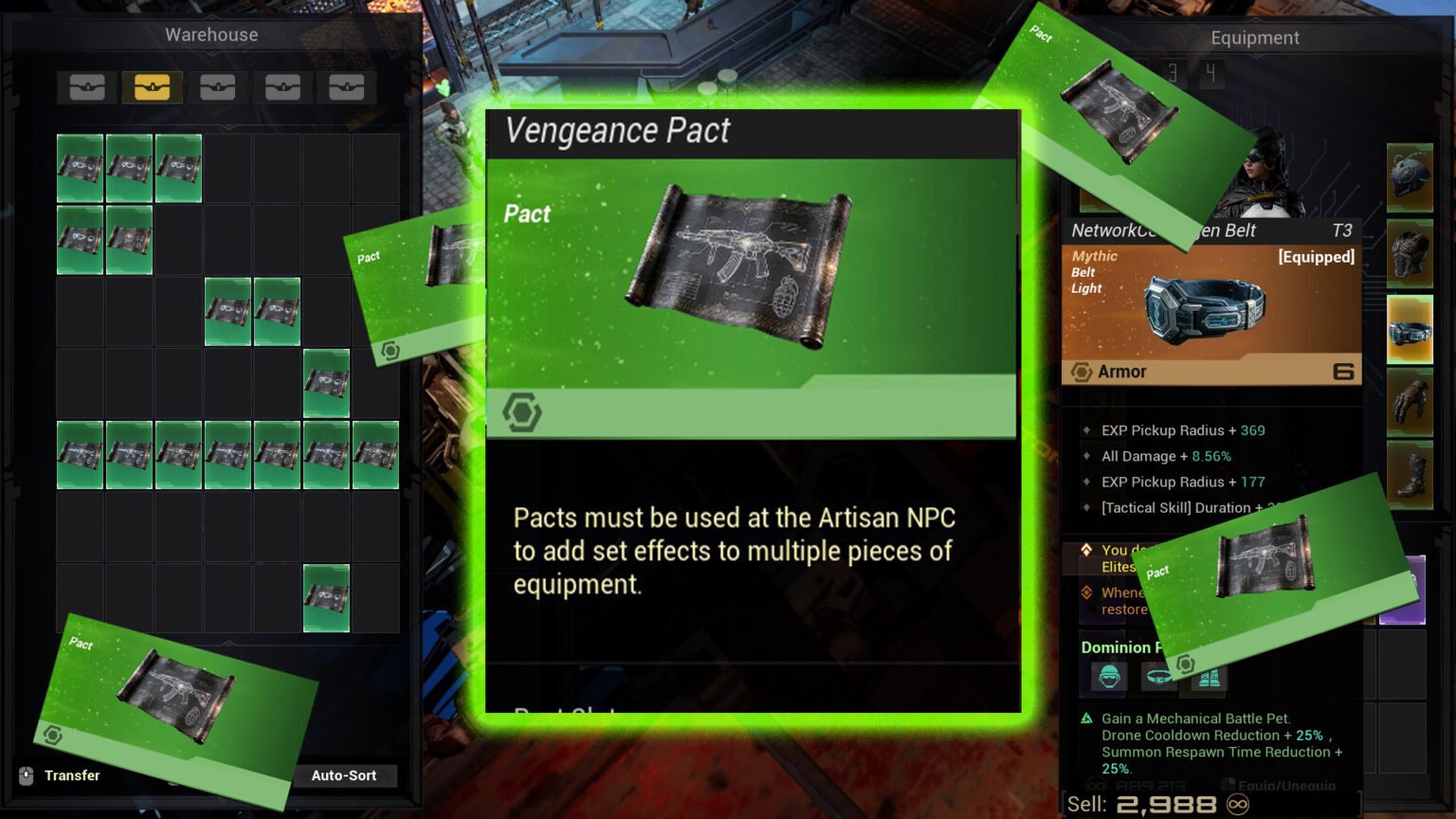Viewport: 1456px width, 819px height.
Task: Select the fifth warehouse bag icon
Action: coord(347,87)
